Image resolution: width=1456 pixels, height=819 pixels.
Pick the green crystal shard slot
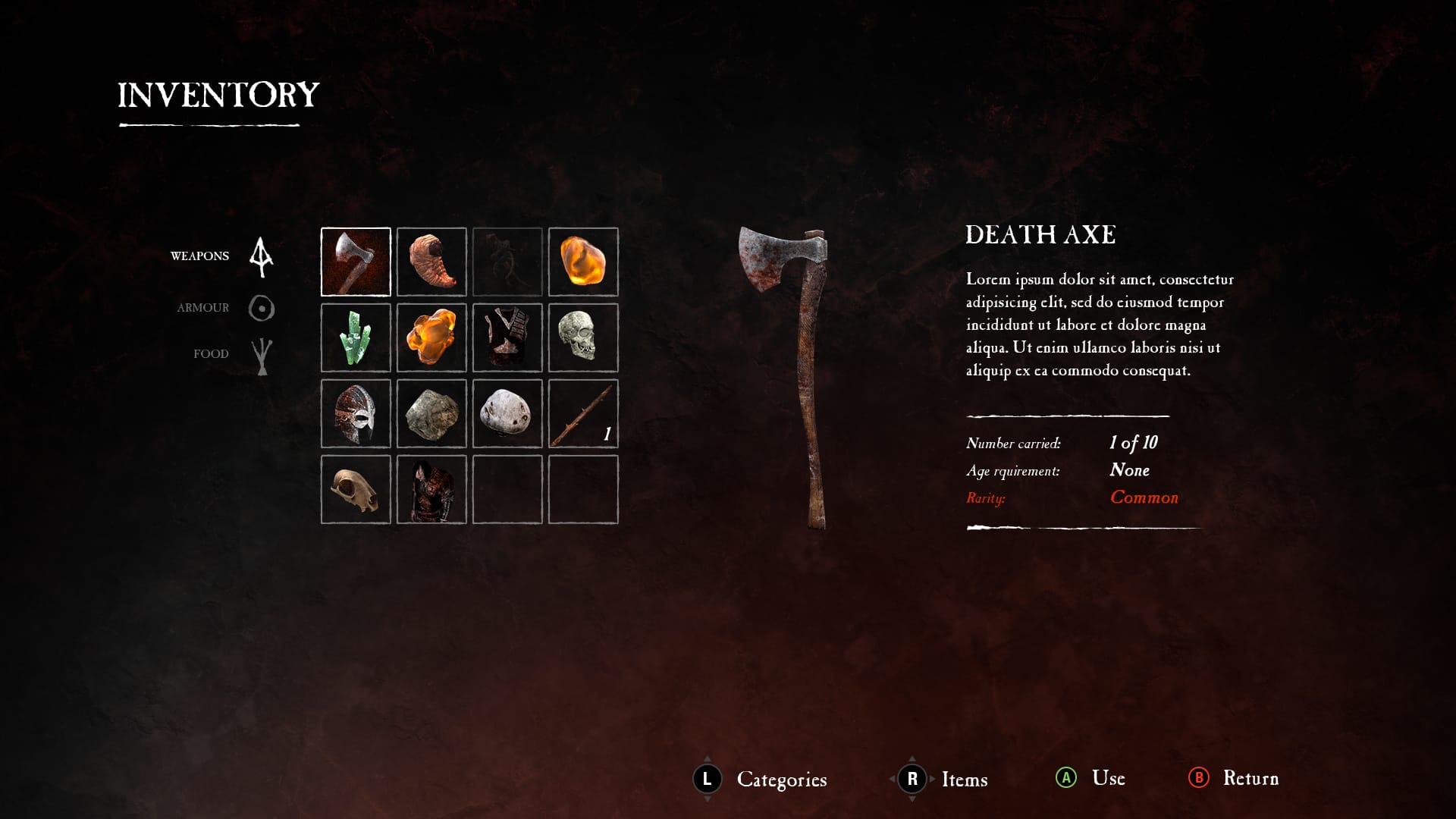point(356,337)
